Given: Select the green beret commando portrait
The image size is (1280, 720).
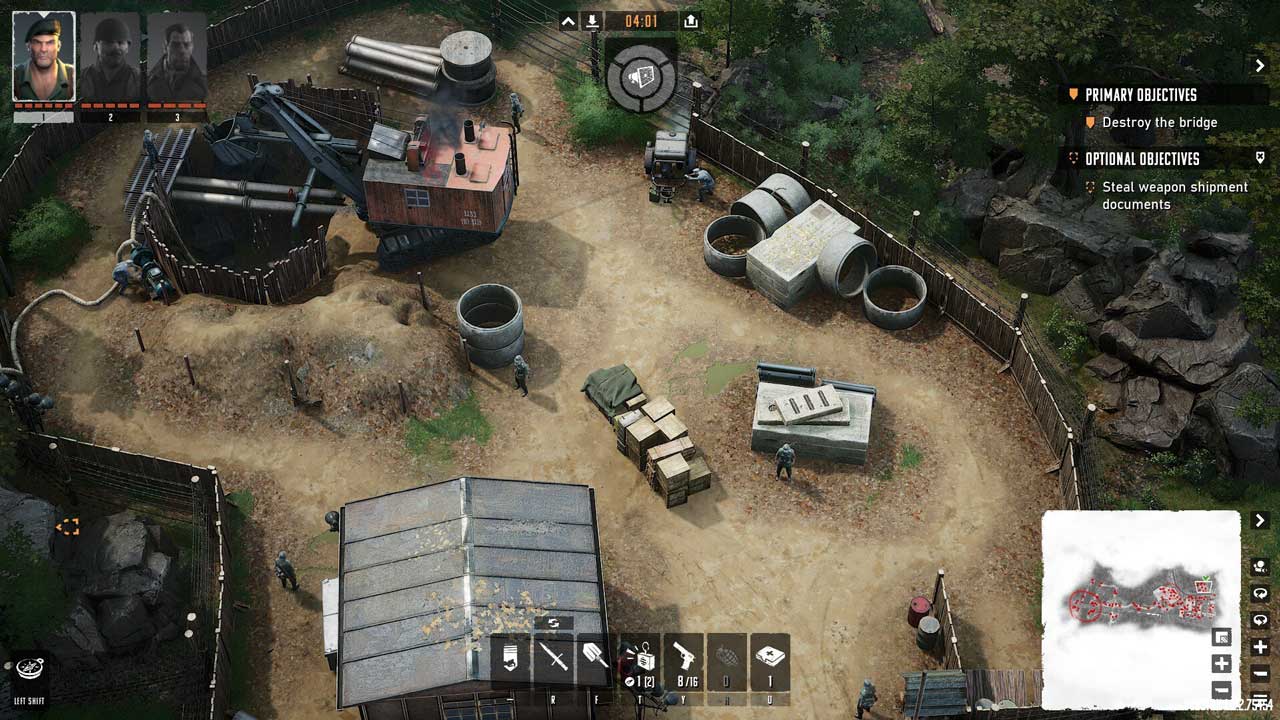Looking at the screenshot, I should click(43, 56).
